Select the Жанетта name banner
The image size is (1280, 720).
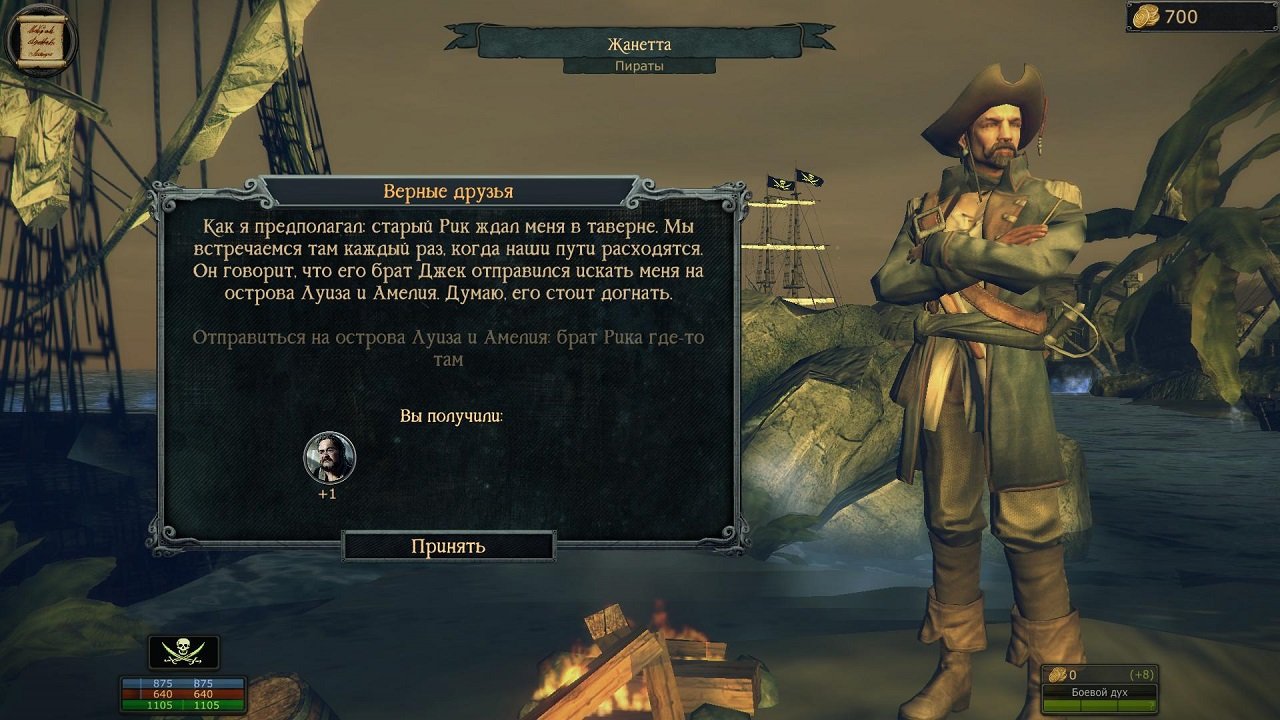pyautogui.click(x=640, y=45)
